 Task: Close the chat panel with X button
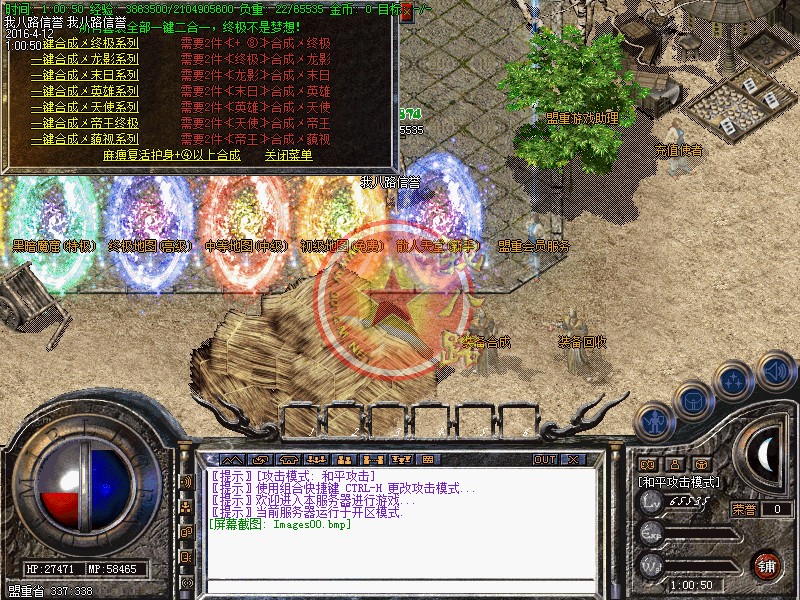click(x=573, y=459)
